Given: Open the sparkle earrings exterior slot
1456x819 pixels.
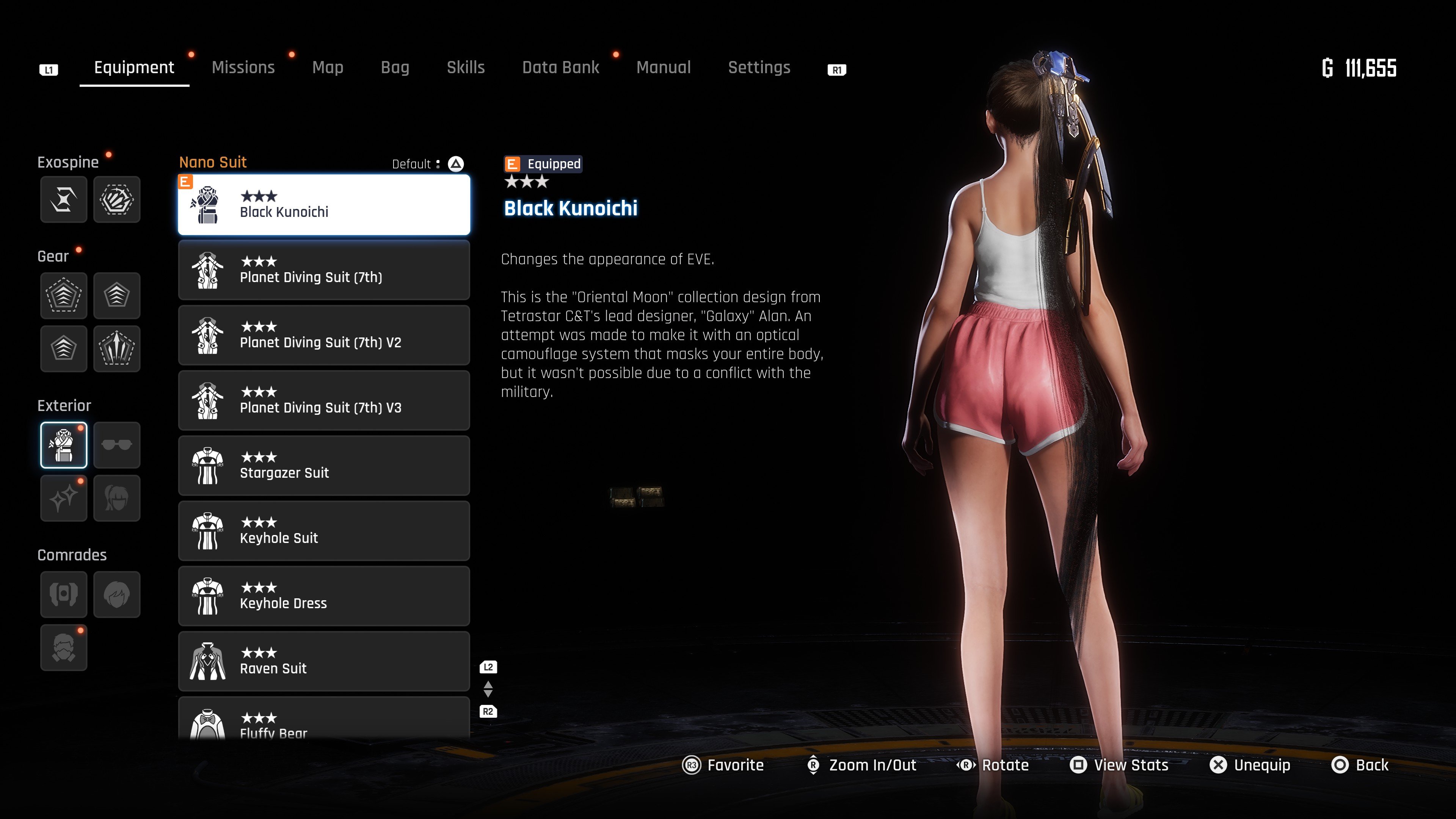Looking at the screenshot, I should pyautogui.click(x=64, y=498).
